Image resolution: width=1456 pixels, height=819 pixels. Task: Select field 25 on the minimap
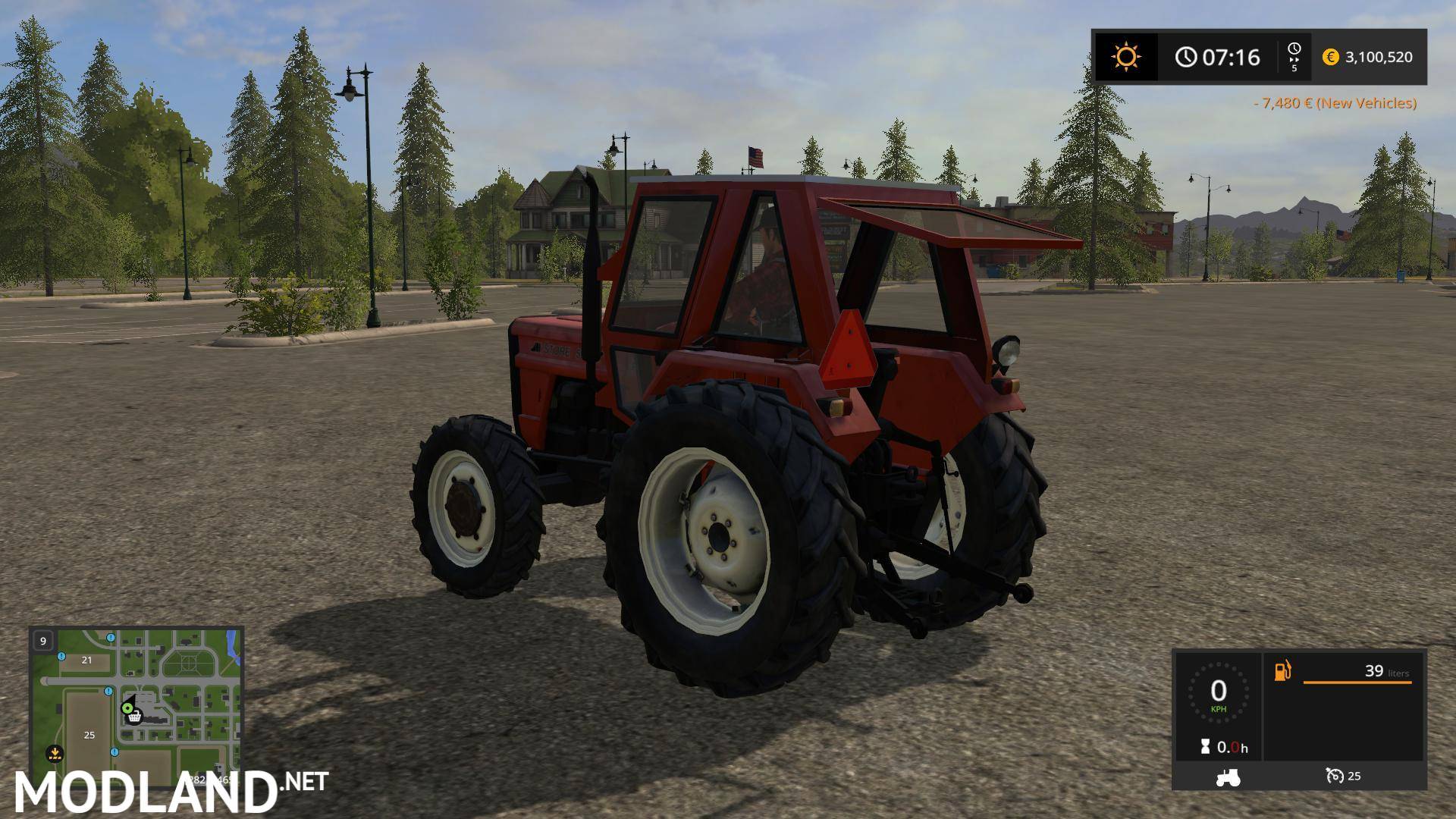click(89, 735)
